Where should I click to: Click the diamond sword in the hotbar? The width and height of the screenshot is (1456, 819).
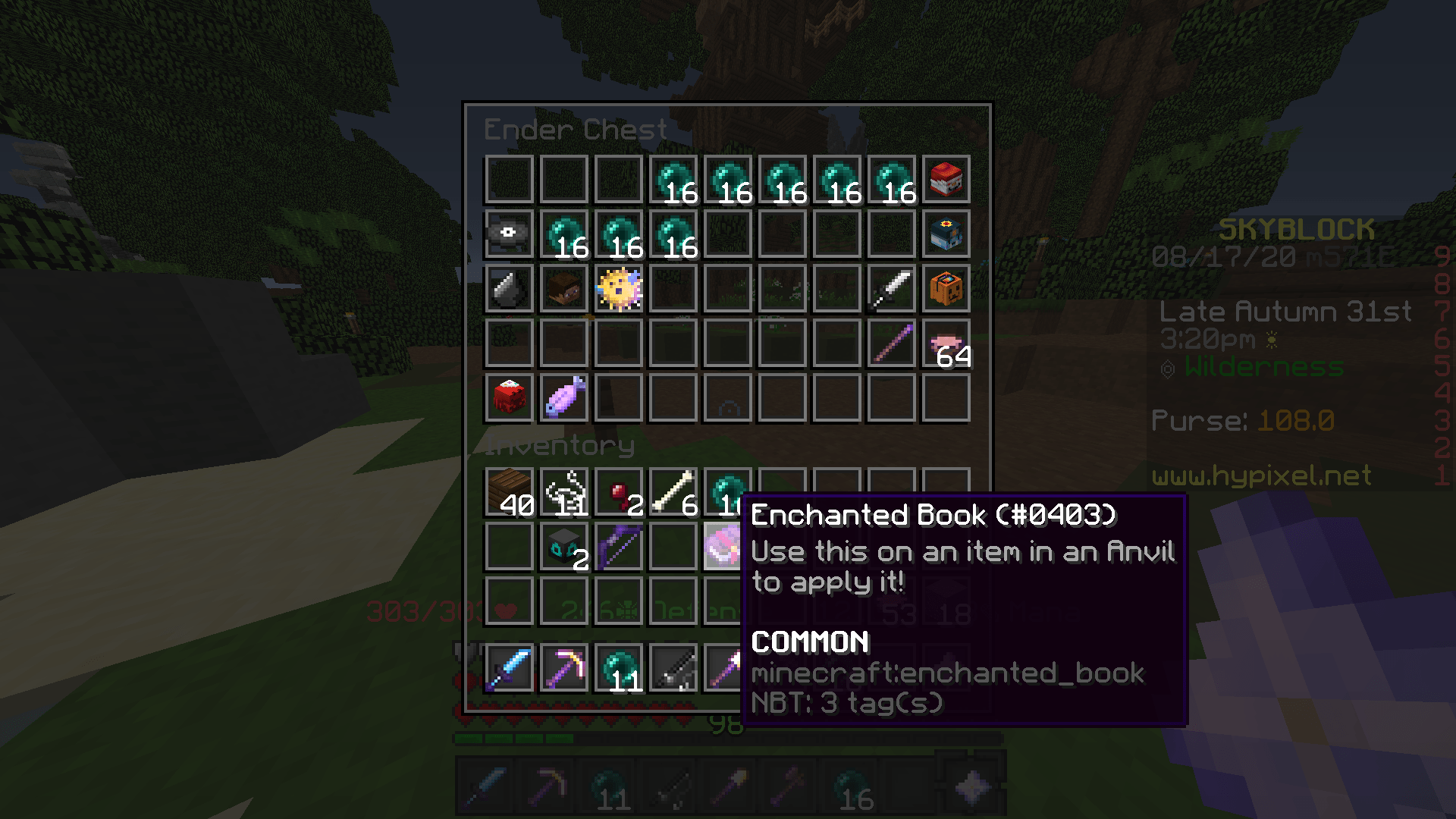pos(509,668)
